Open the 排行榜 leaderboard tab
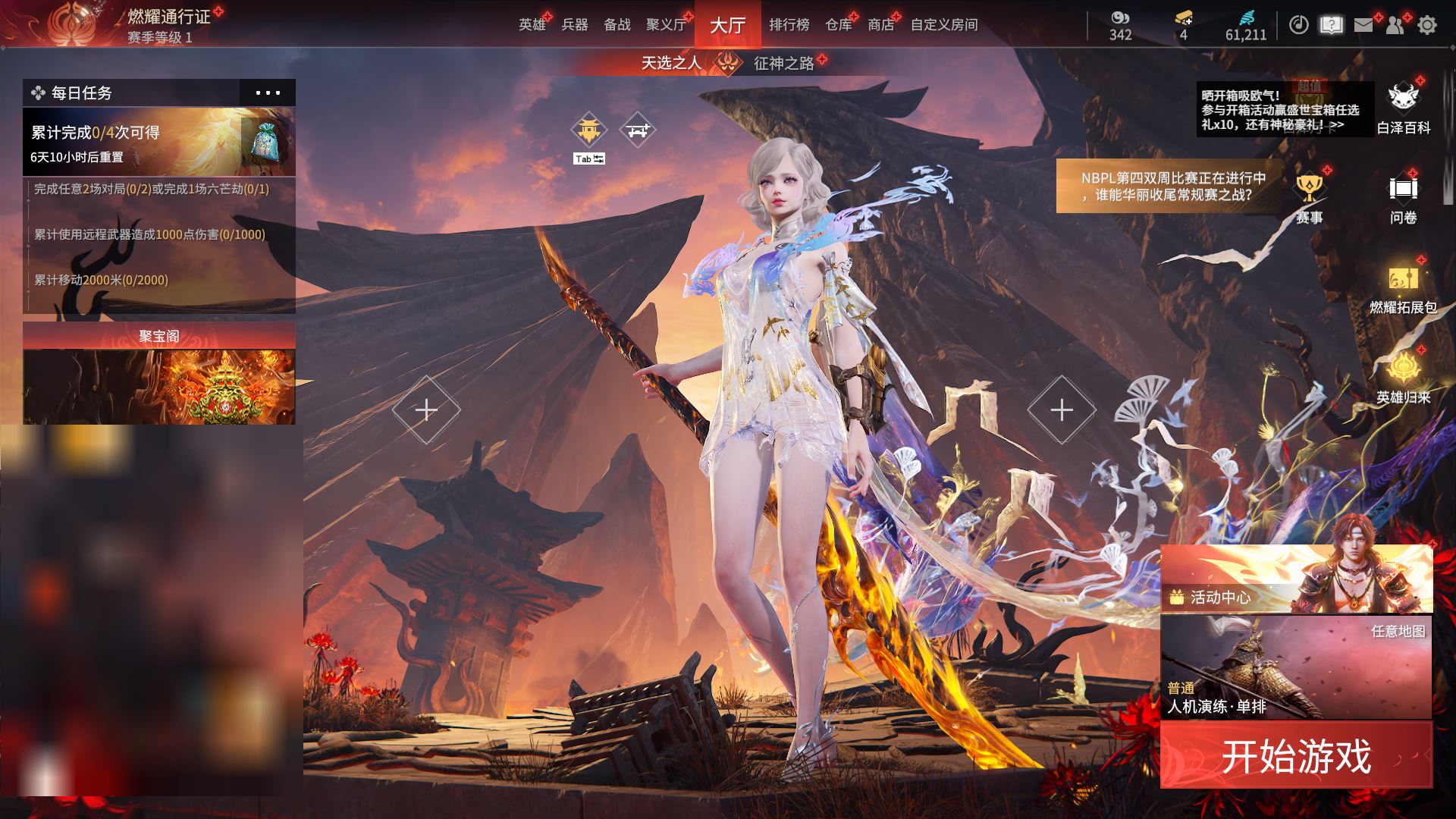Screen dimensions: 1456x819 click(789, 25)
